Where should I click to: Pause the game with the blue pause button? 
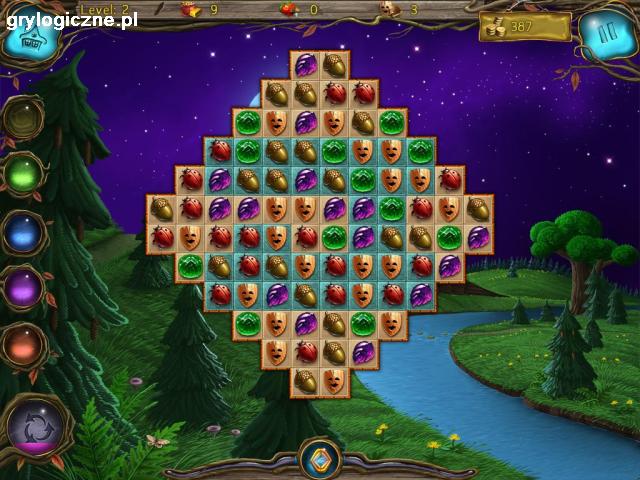tap(602, 35)
